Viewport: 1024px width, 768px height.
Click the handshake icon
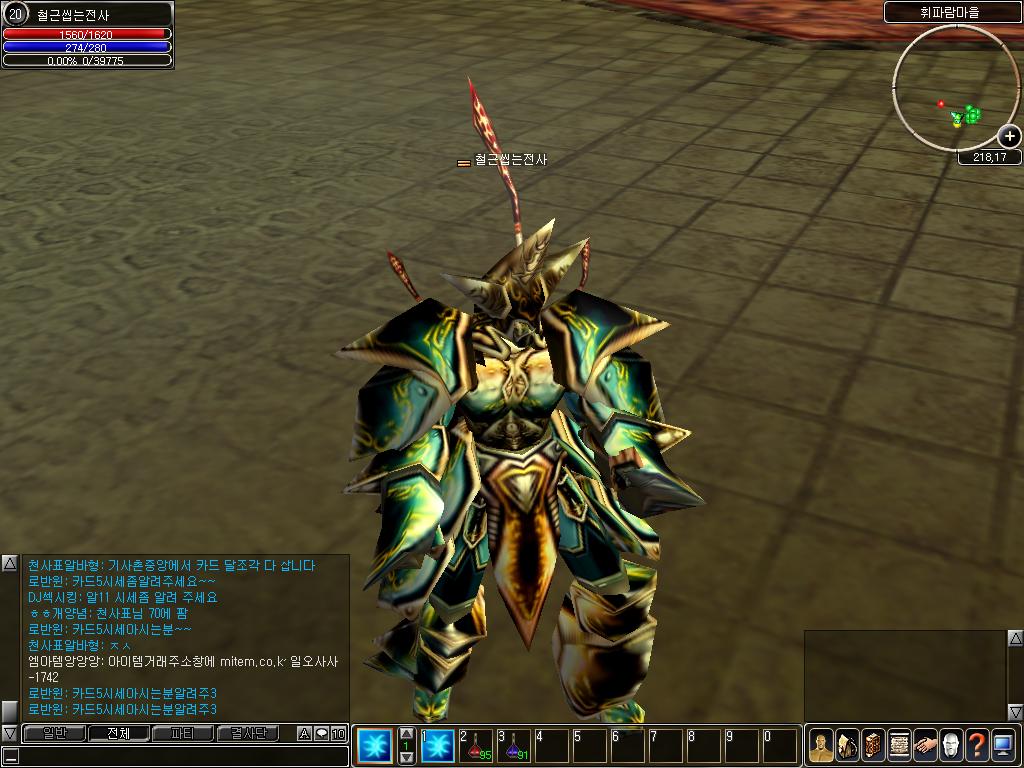(925, 745)
